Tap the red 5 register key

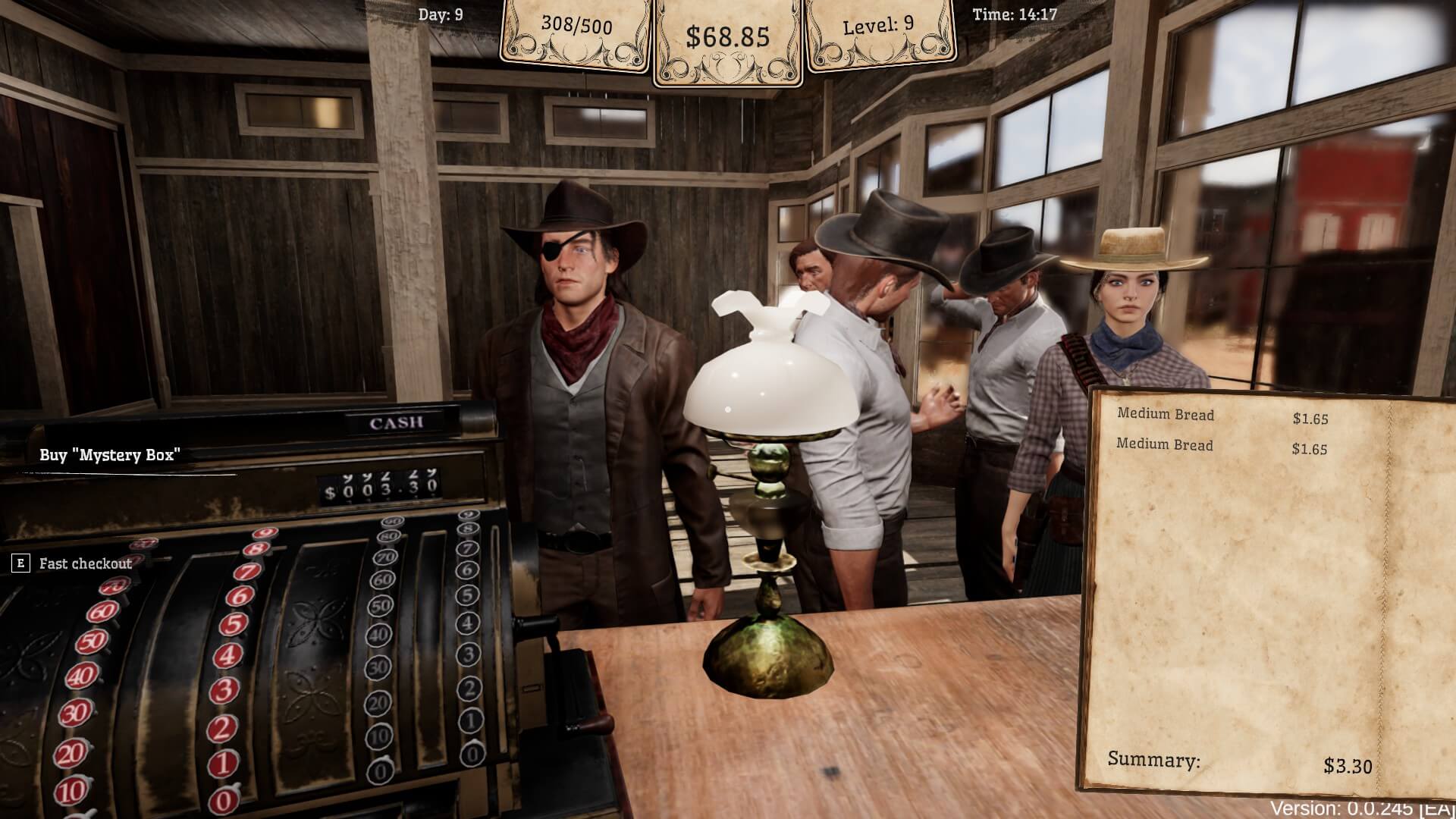234,625
